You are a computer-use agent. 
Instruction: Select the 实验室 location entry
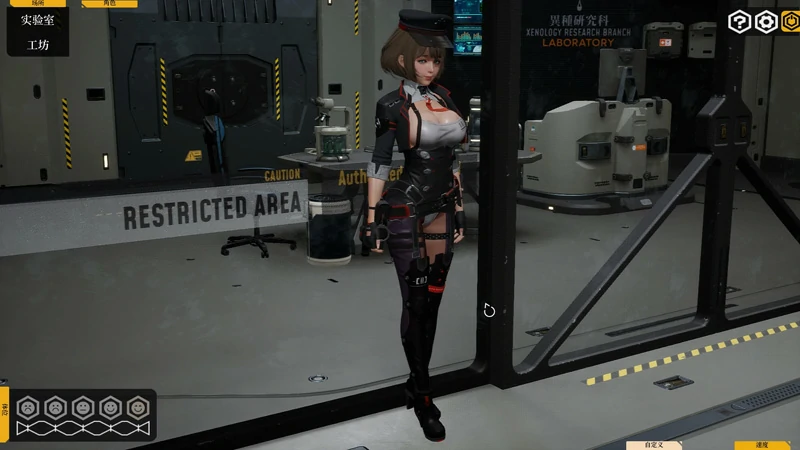tap(38, 20)
